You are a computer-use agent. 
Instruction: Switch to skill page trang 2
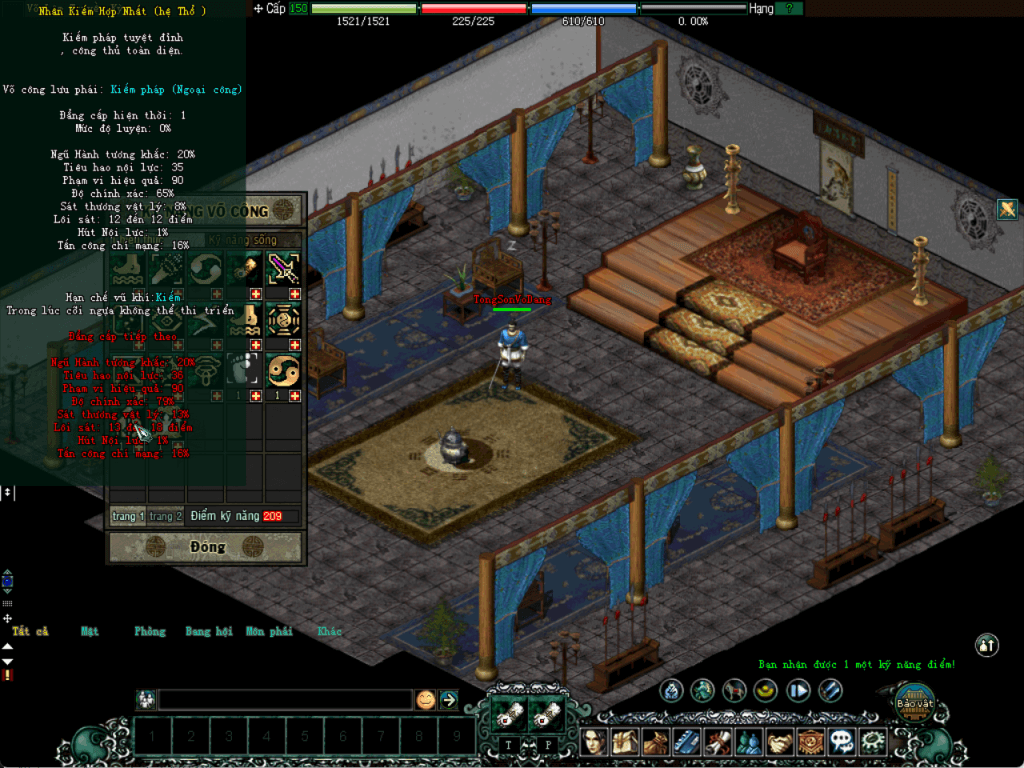click(165, 516)
